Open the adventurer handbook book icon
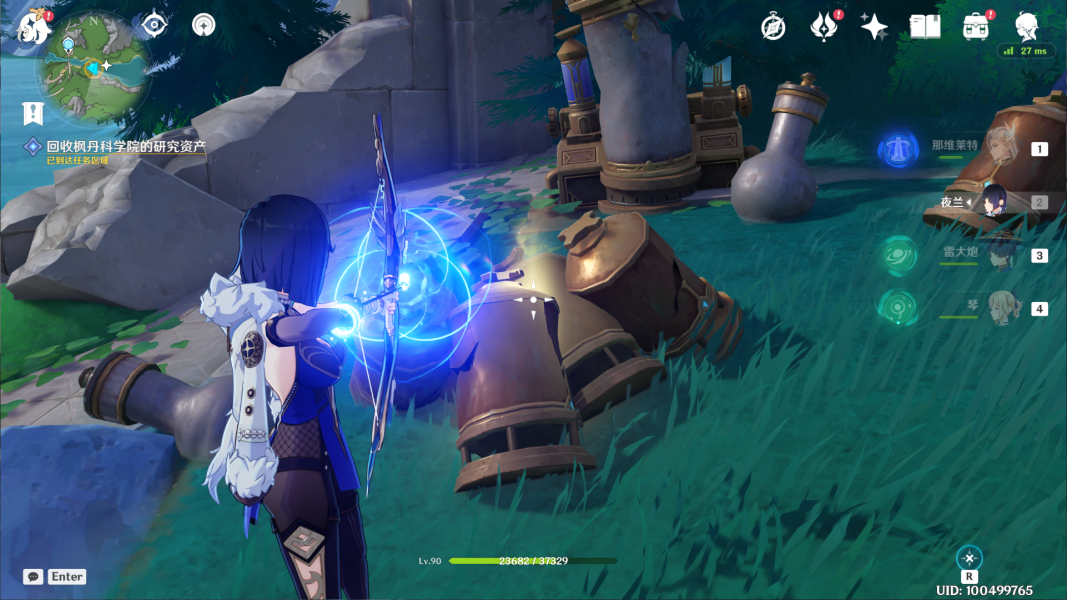 coord(925,27)
